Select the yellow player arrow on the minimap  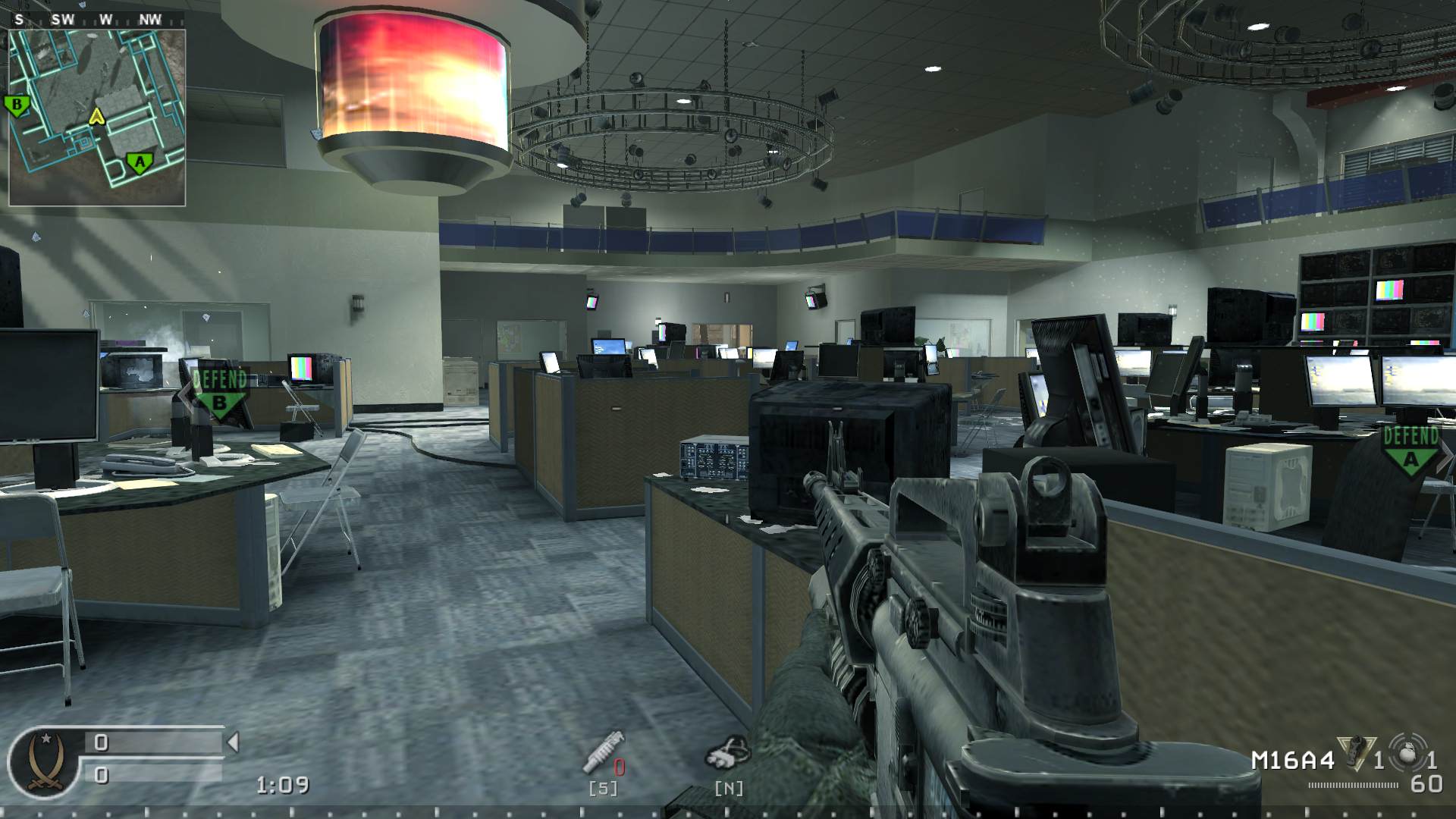pyautogui.click(x=96, y=118)
